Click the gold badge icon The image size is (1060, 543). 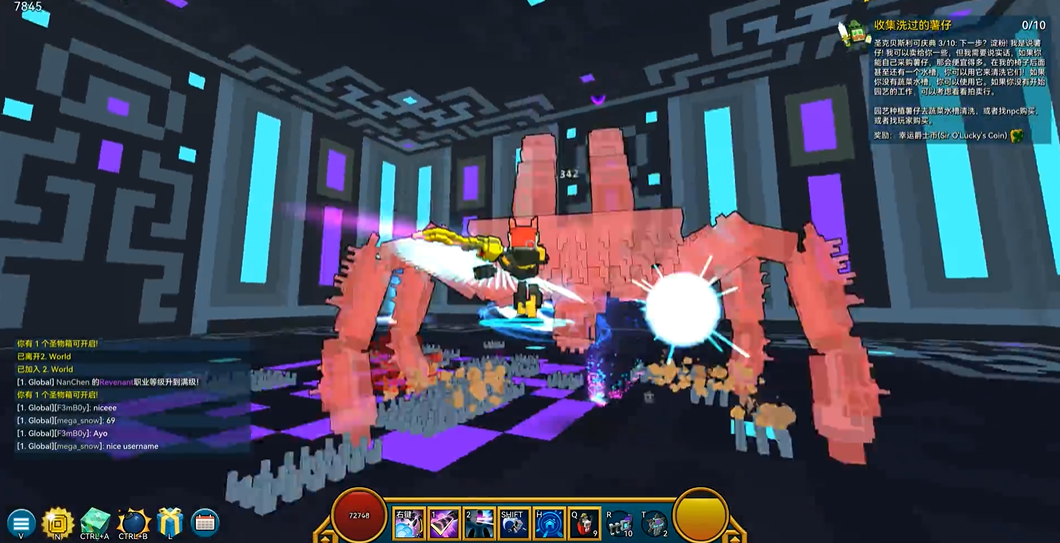58,522
